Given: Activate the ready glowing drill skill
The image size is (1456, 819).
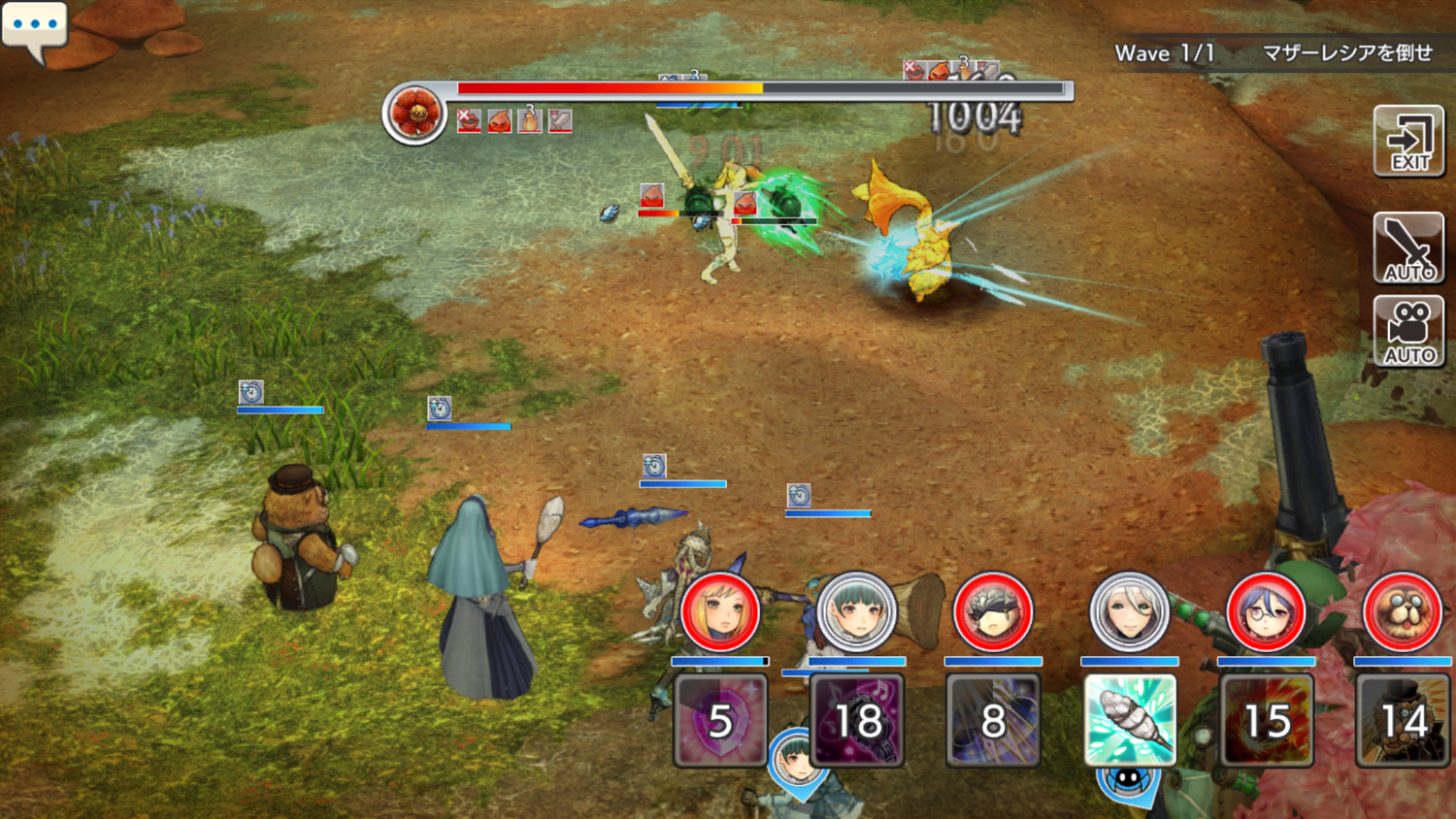Looking at the screenshot, I should (1130, 720).
